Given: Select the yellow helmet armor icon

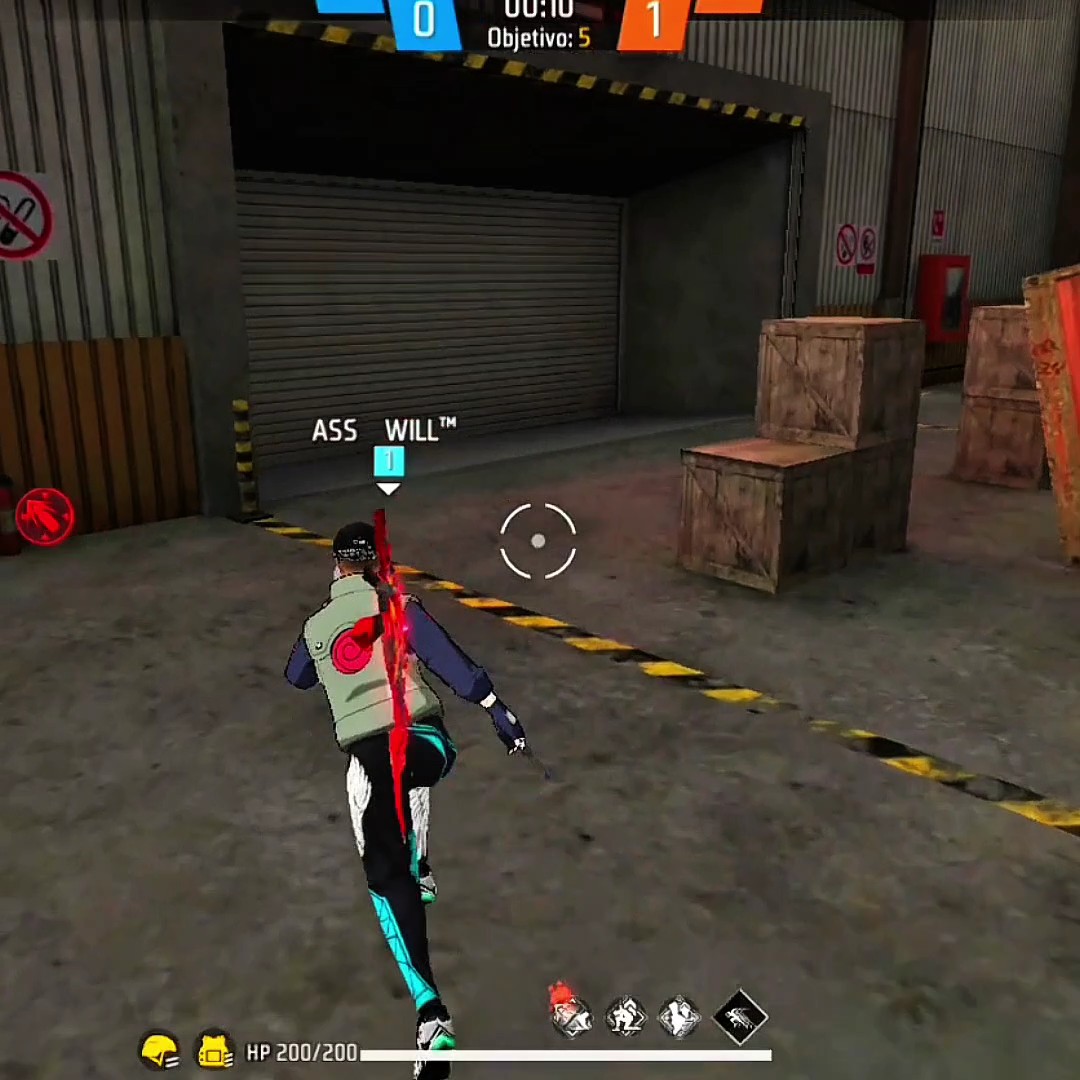Looking at the screenshot, I should [x=160, y=1051].
